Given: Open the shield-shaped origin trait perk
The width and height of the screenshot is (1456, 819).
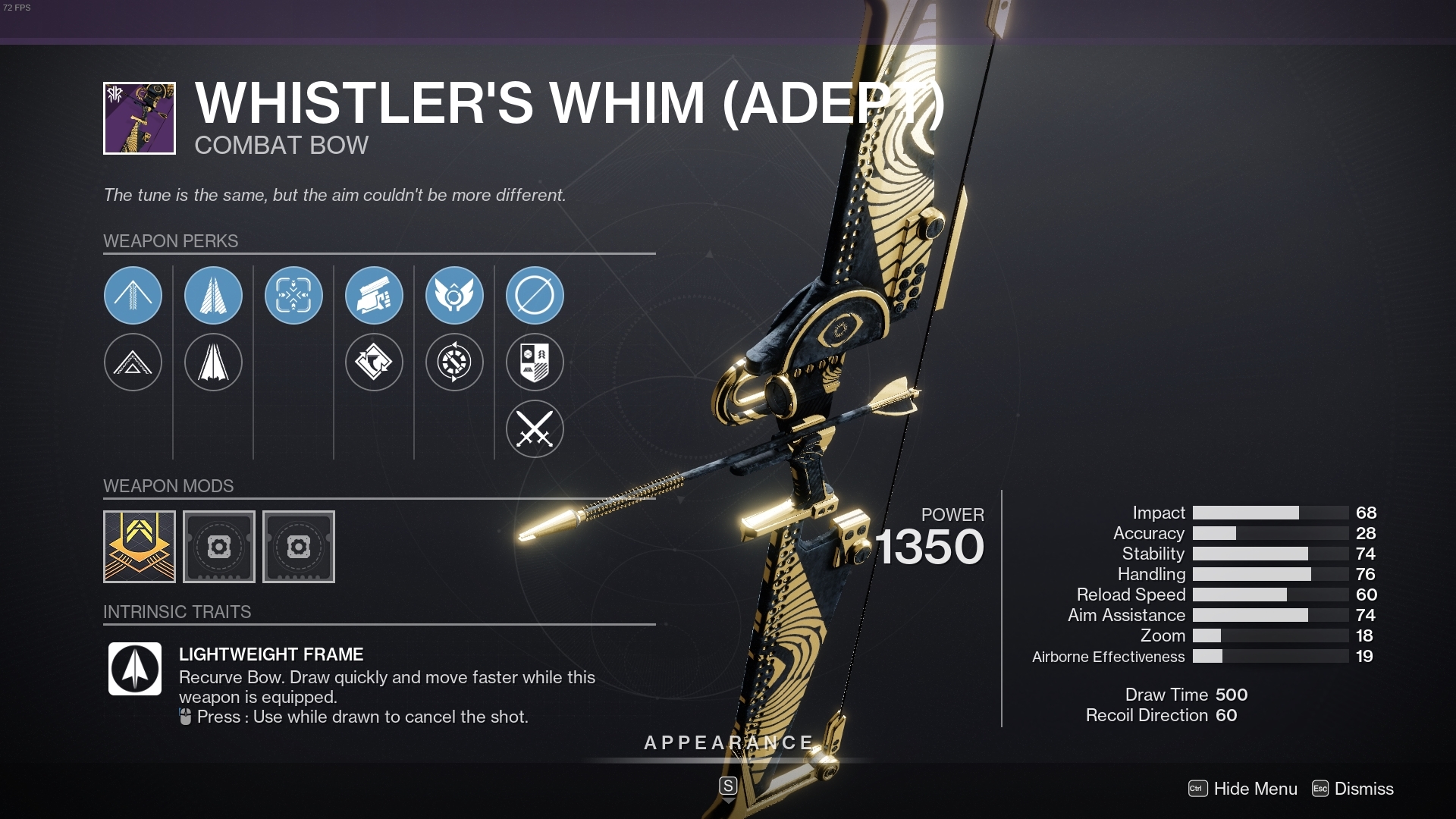Looking at the screenshot, I should click(x=535, y=362).
